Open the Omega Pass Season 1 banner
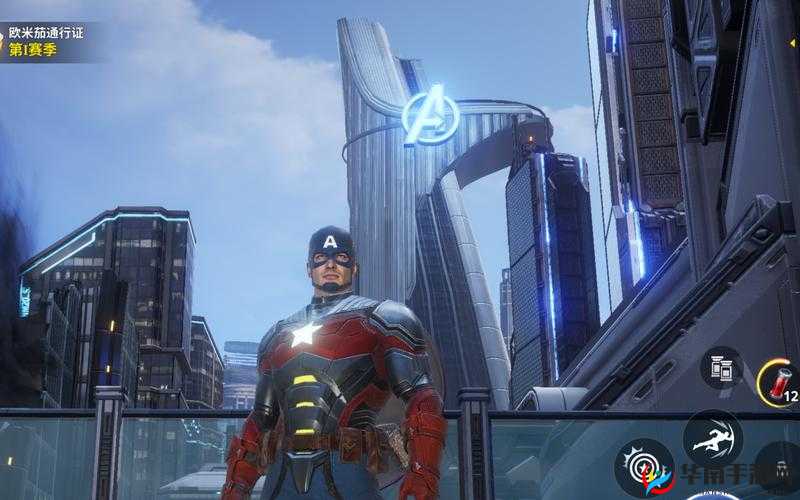The width and height of the screenshot is (800, 500). (45, 41)
